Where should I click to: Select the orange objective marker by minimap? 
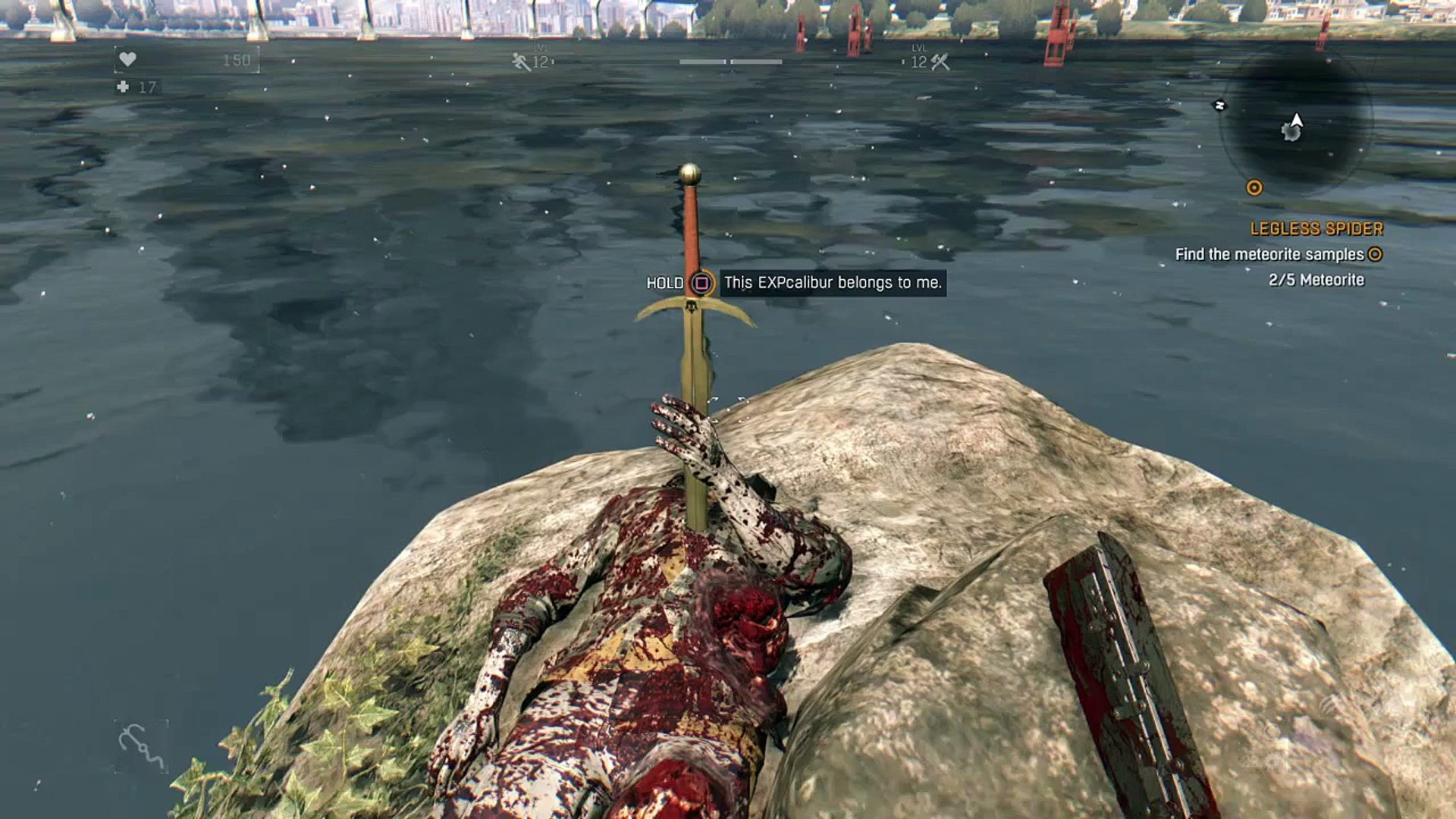(x=1254, y=187)
